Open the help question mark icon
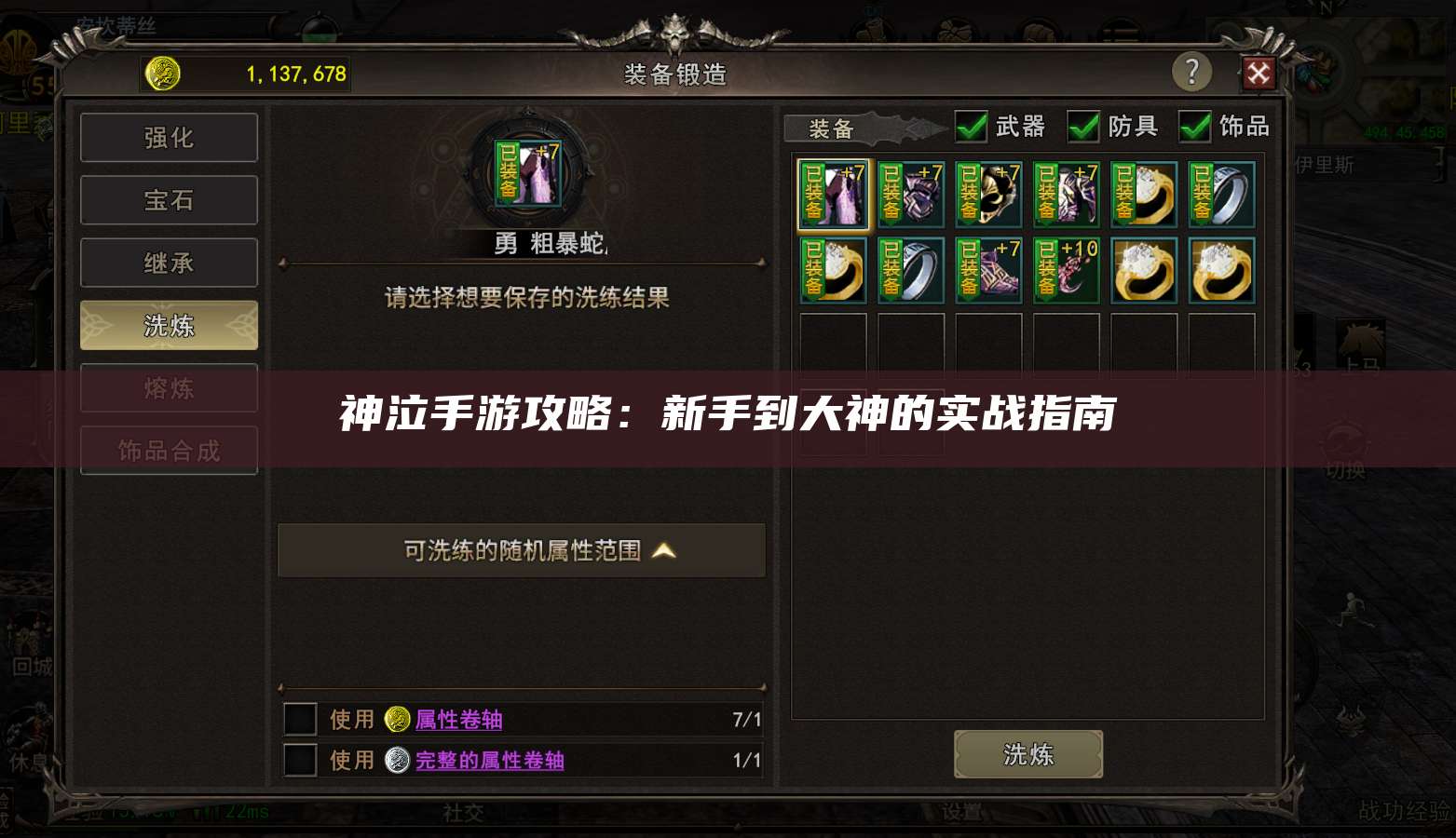 [1192, 72]
